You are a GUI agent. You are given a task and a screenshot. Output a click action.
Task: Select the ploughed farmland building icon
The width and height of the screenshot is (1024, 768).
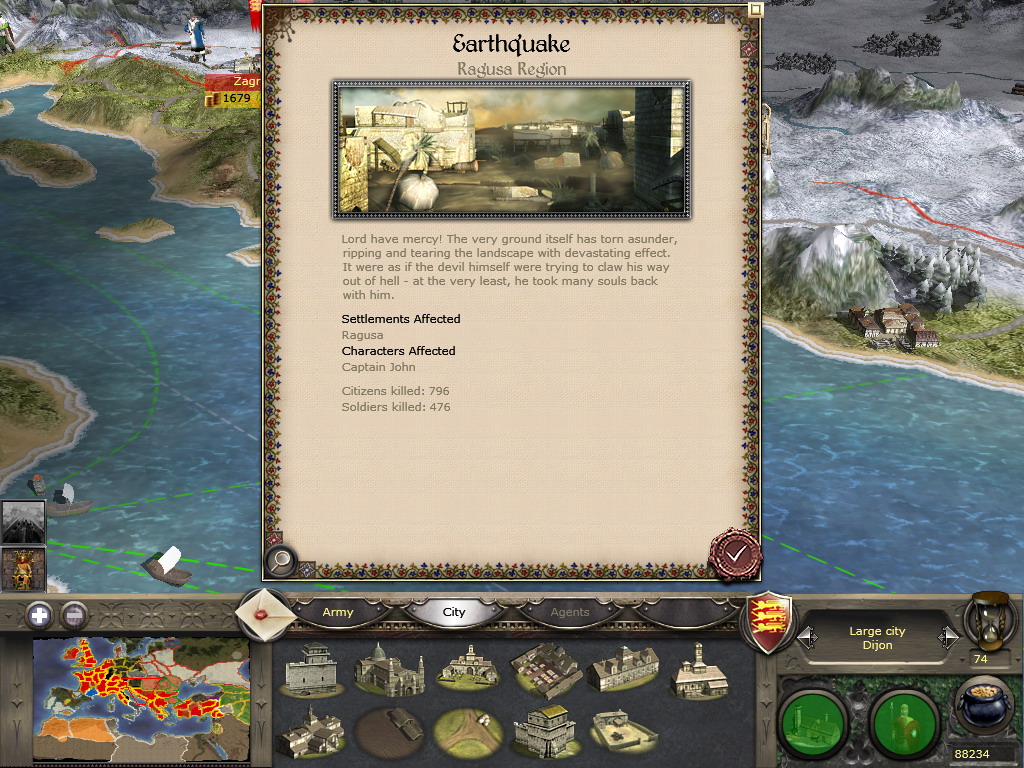[388, 728]
